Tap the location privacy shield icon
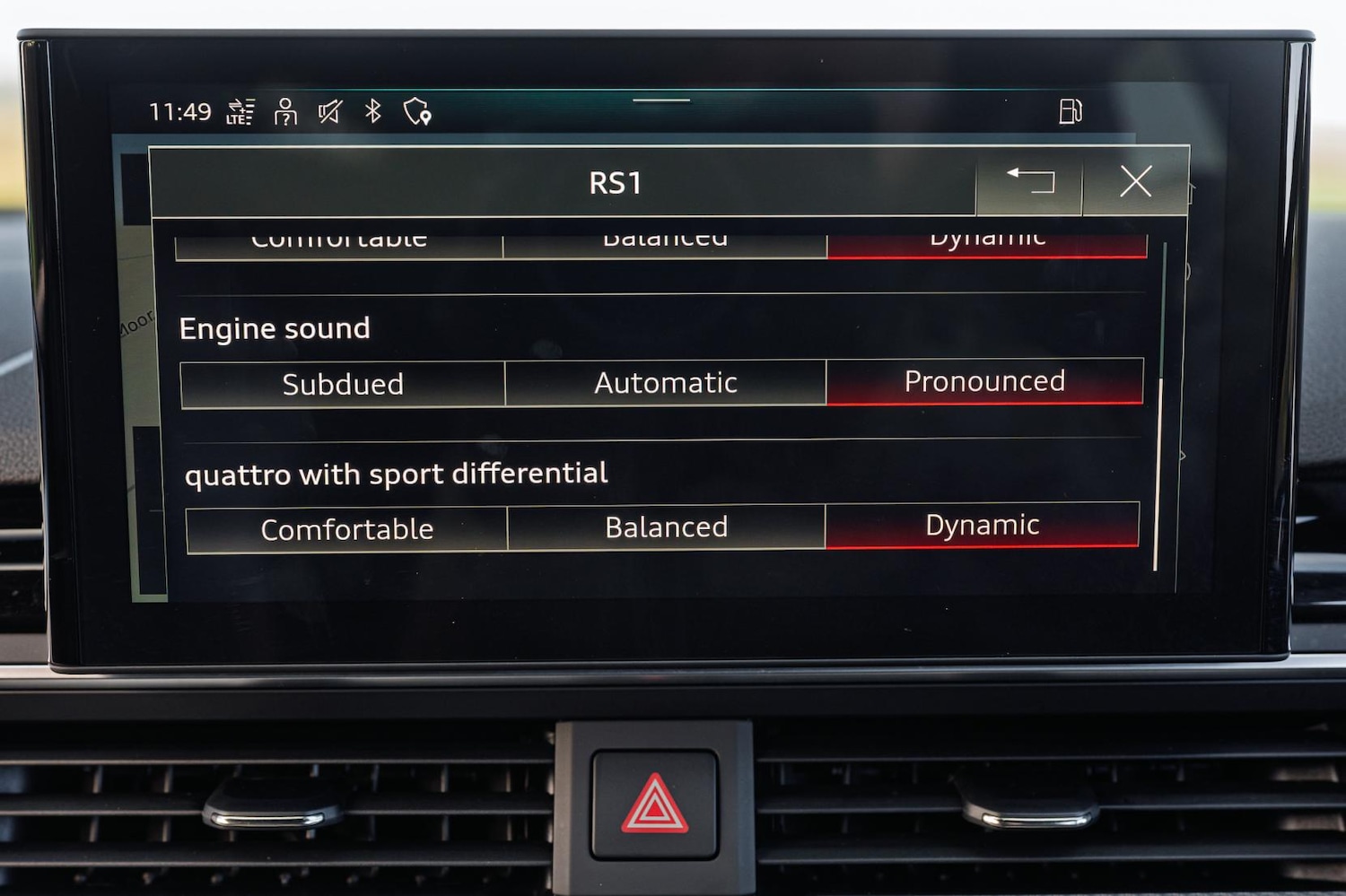The image size is (1346, 896). coord(416,111)
